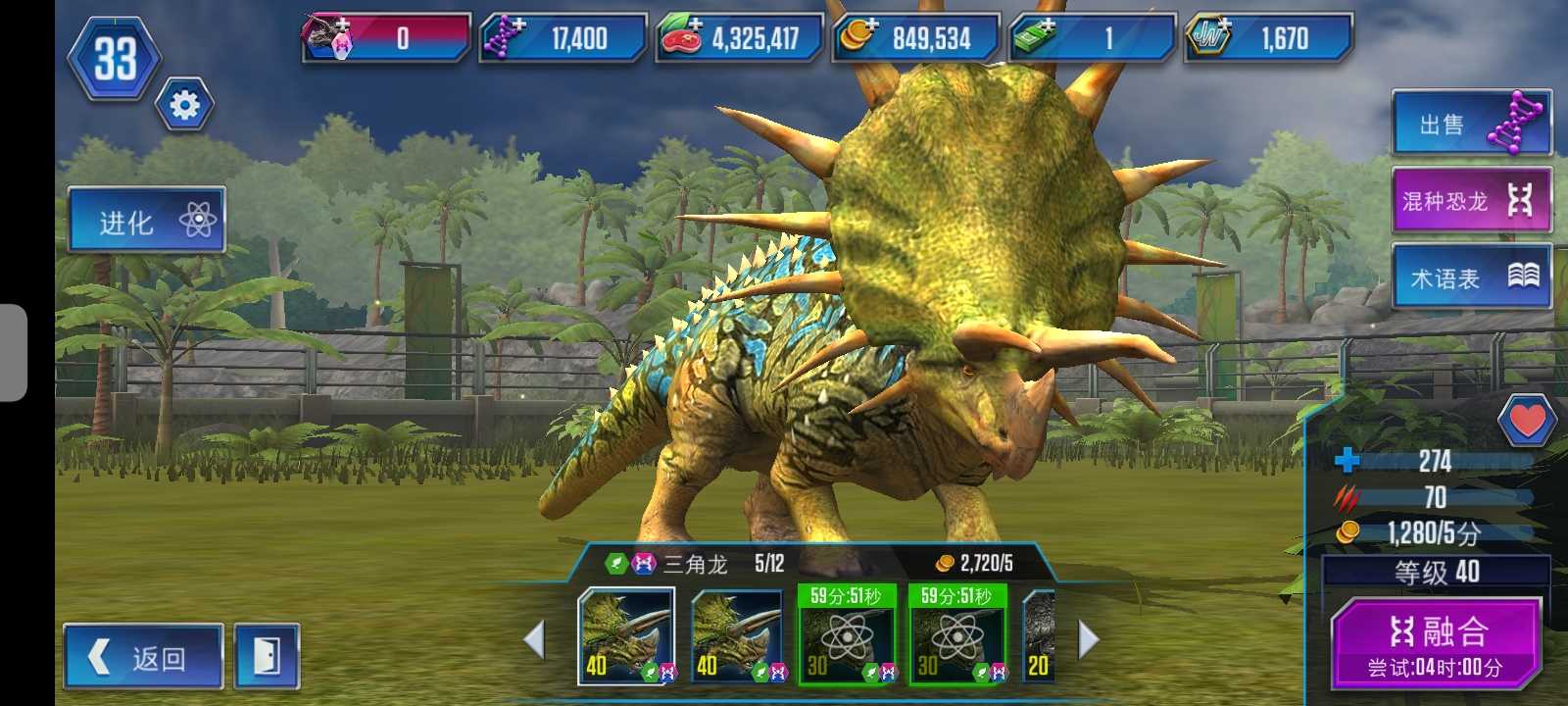Select the highlighted level 40 Triceratops card
The height and width of the screenshot is (706, 1568).
[x=625, y=635]
